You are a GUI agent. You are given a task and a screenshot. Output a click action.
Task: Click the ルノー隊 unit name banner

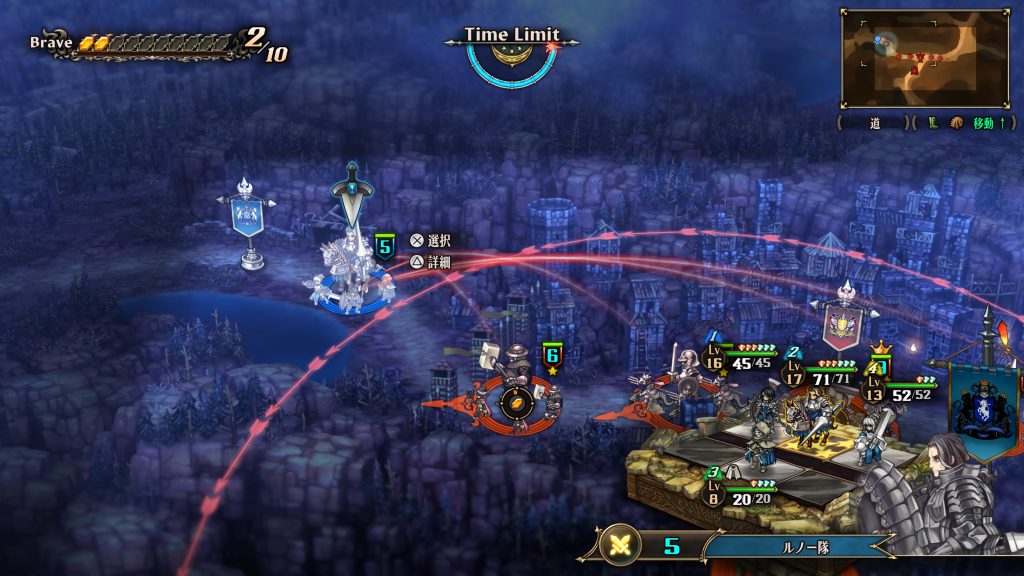(x=801, y=547)
